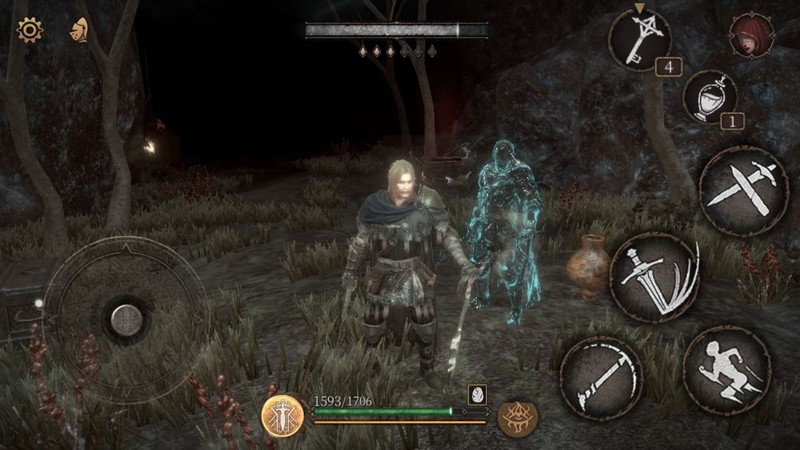The height and width of the screenshot is (450, 800).
Task: Activate the scythe weapon skill
Action: [601, 377]
